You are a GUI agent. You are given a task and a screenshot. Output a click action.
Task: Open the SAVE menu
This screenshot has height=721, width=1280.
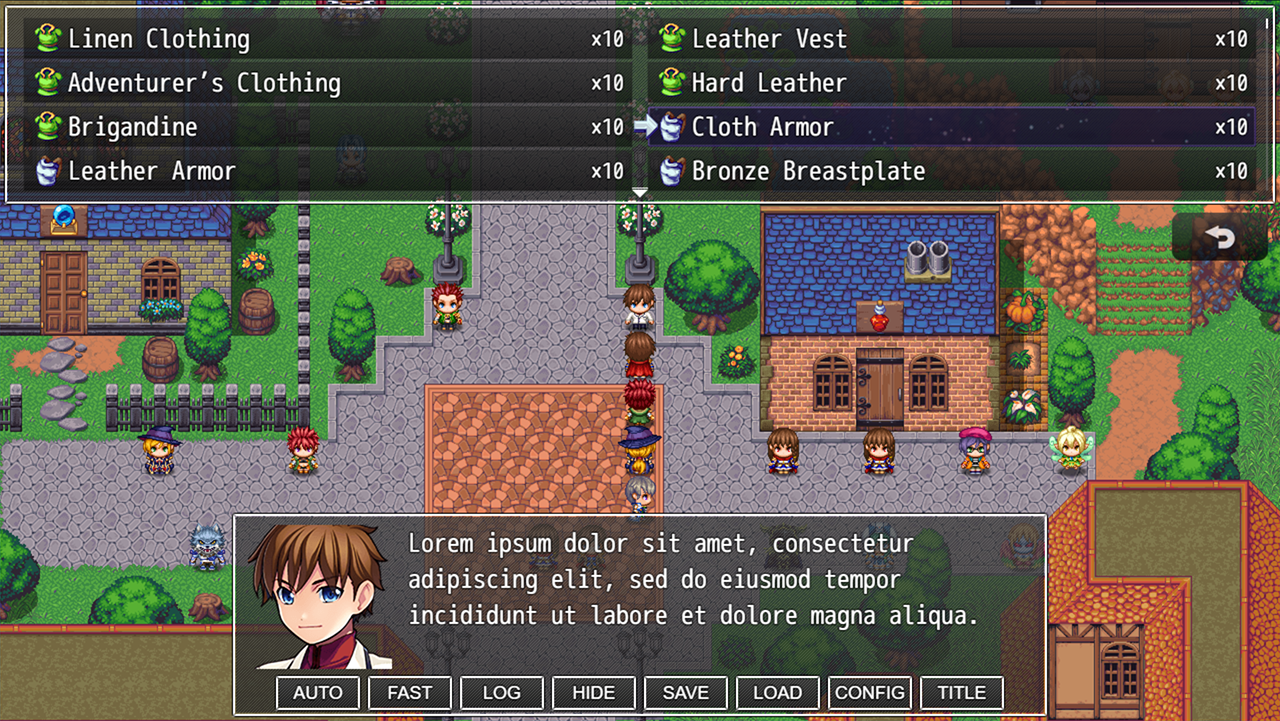686,692
